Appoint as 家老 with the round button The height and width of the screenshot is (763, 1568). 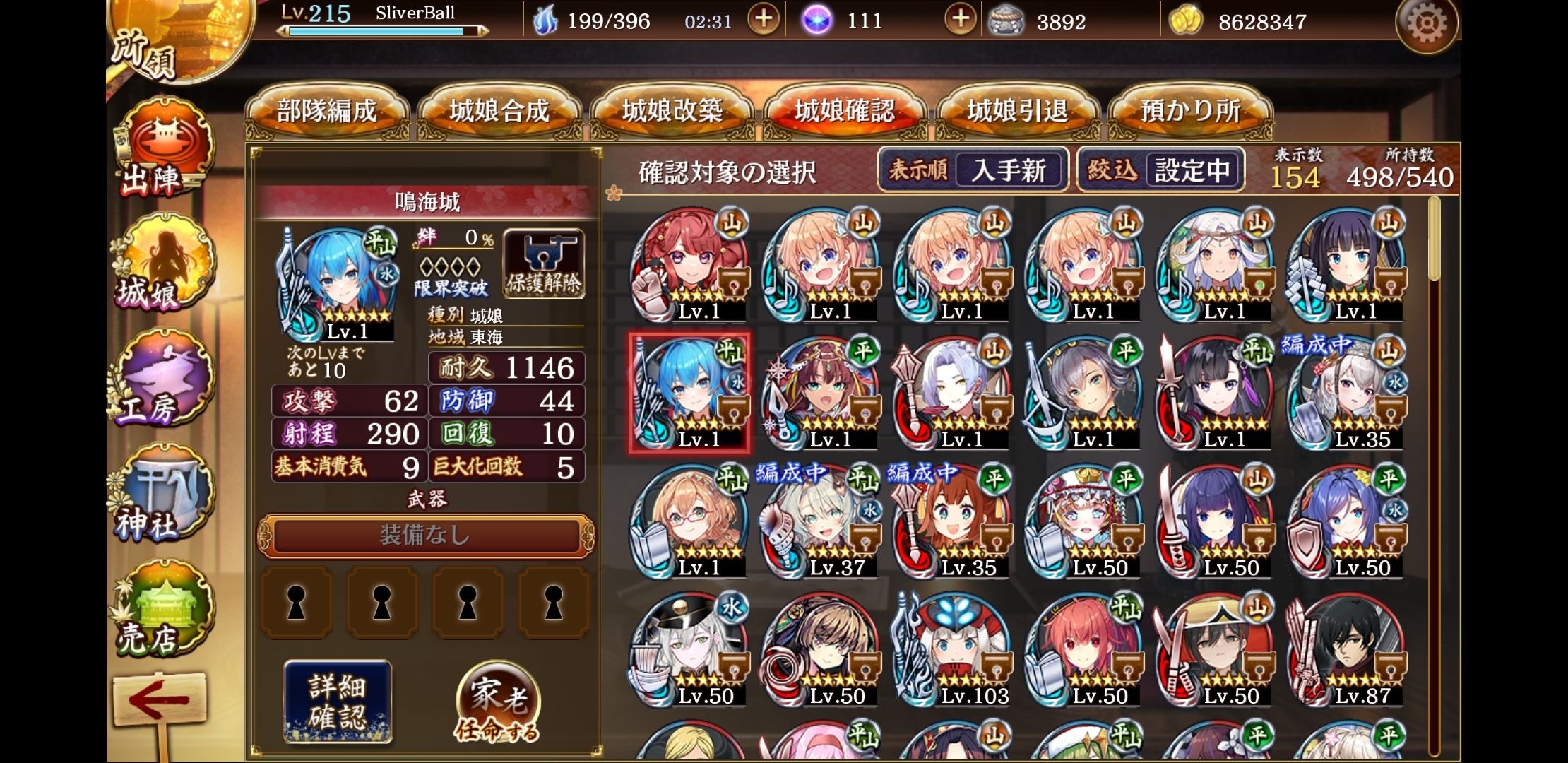[498, 701]
